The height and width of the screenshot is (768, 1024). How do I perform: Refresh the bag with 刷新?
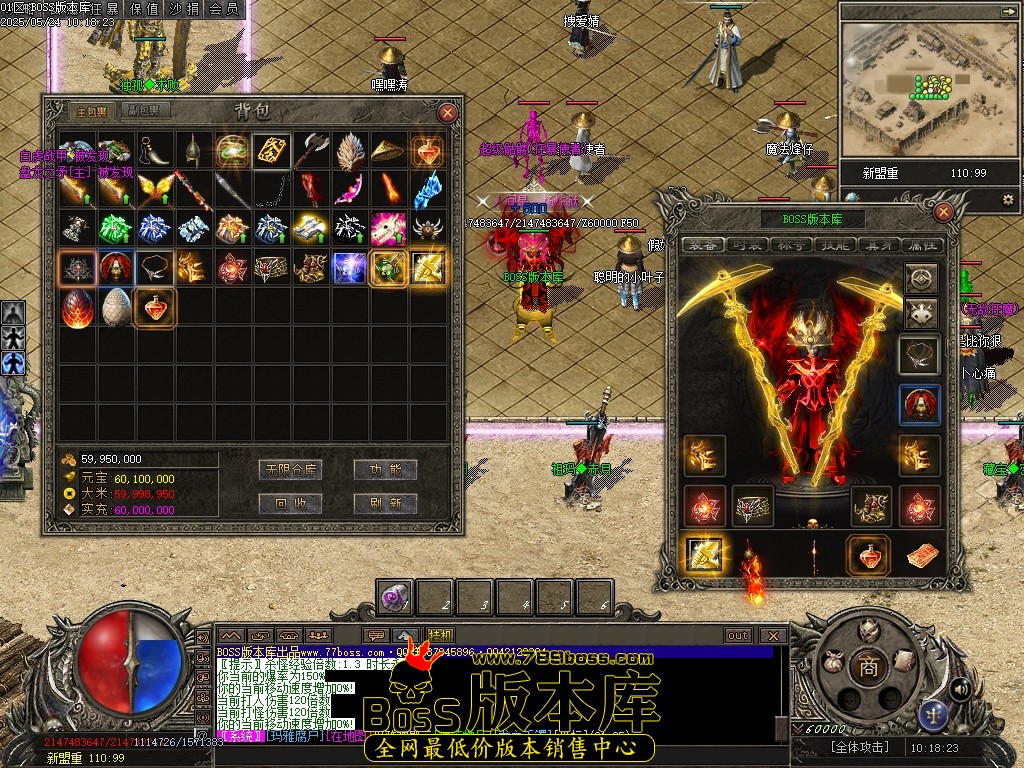tap(386, 503)
